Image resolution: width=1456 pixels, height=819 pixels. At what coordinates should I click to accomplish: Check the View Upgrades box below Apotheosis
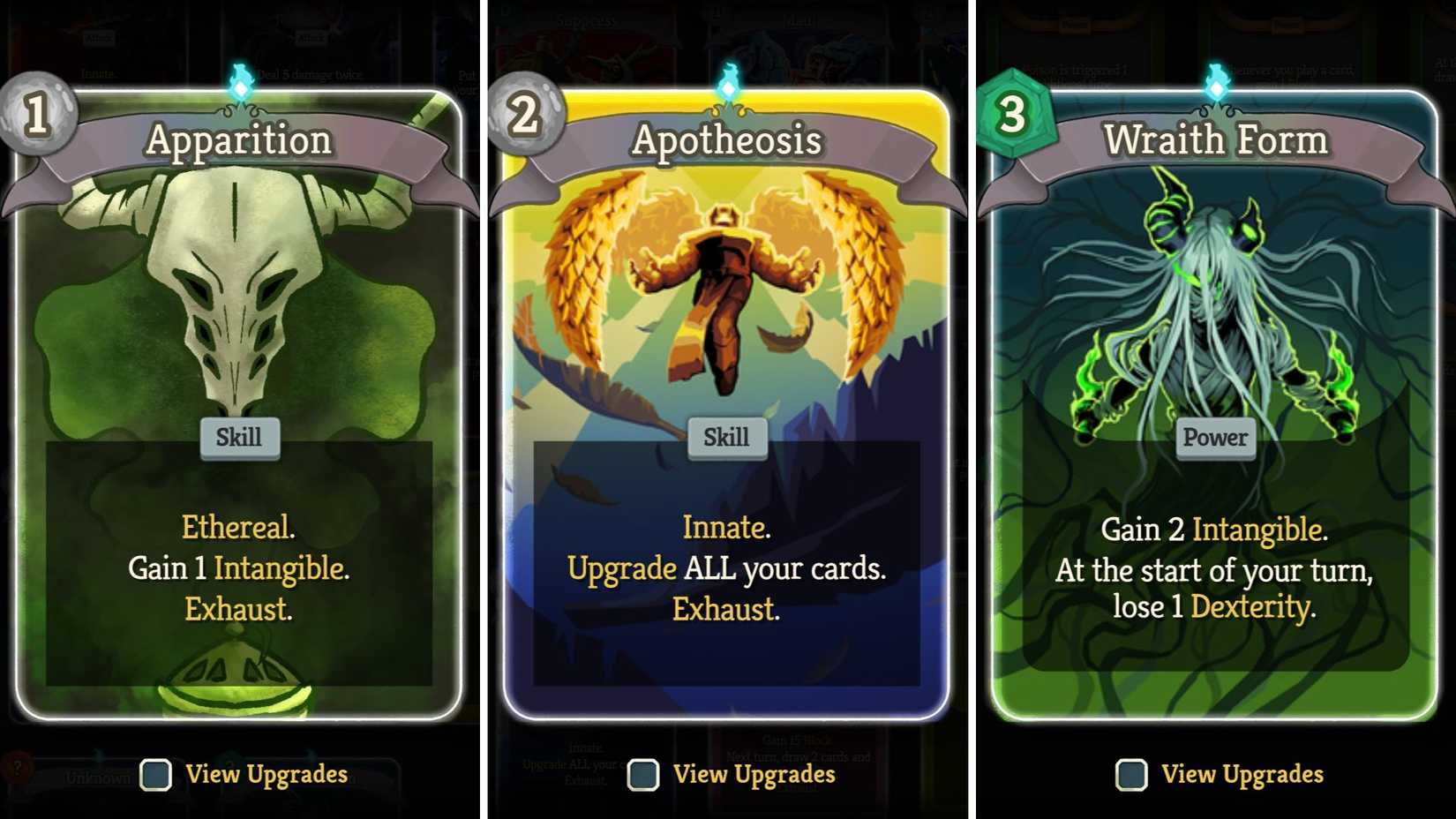point(643,776)
